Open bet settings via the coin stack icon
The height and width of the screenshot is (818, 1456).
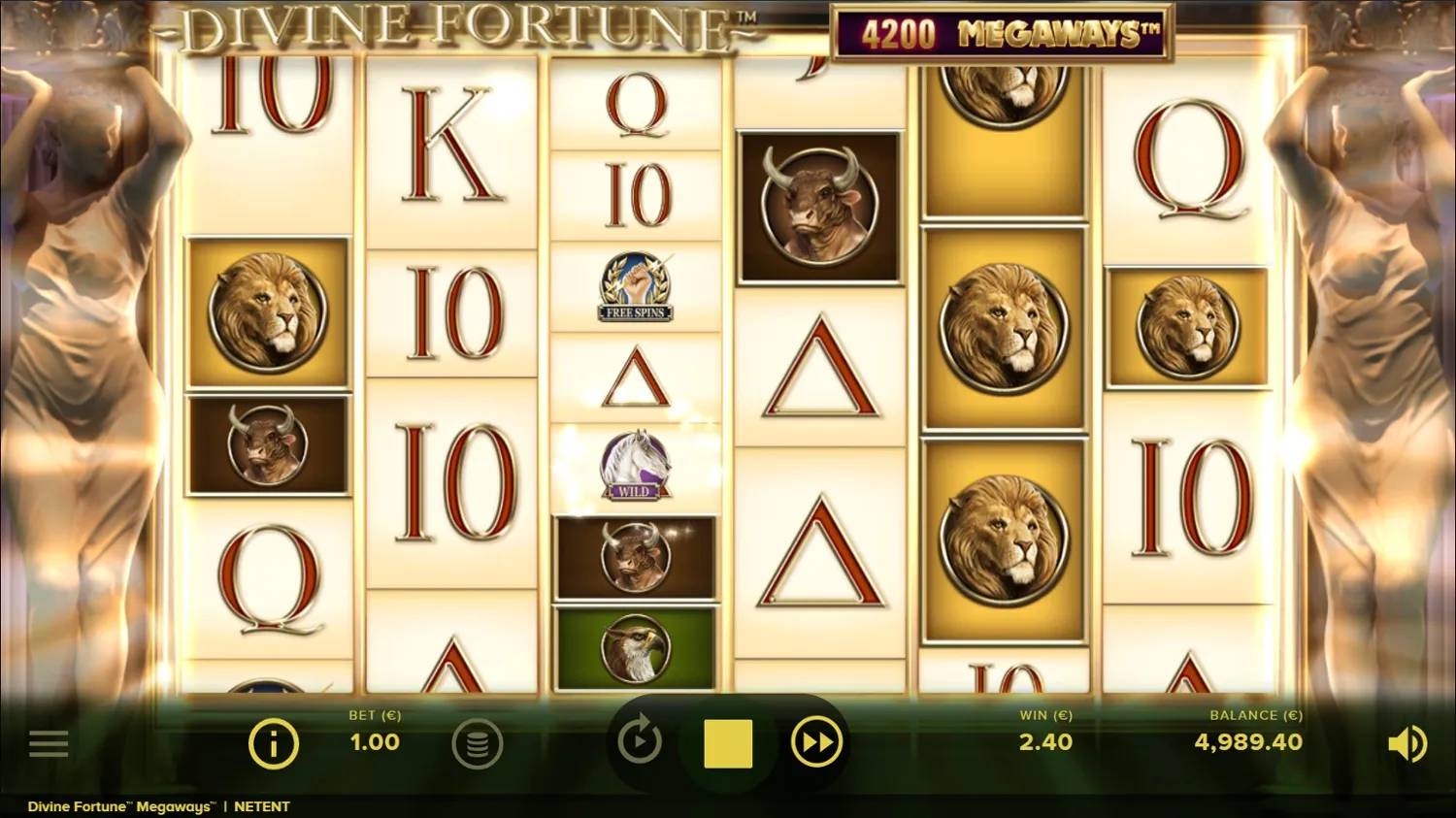coord(478,743)
